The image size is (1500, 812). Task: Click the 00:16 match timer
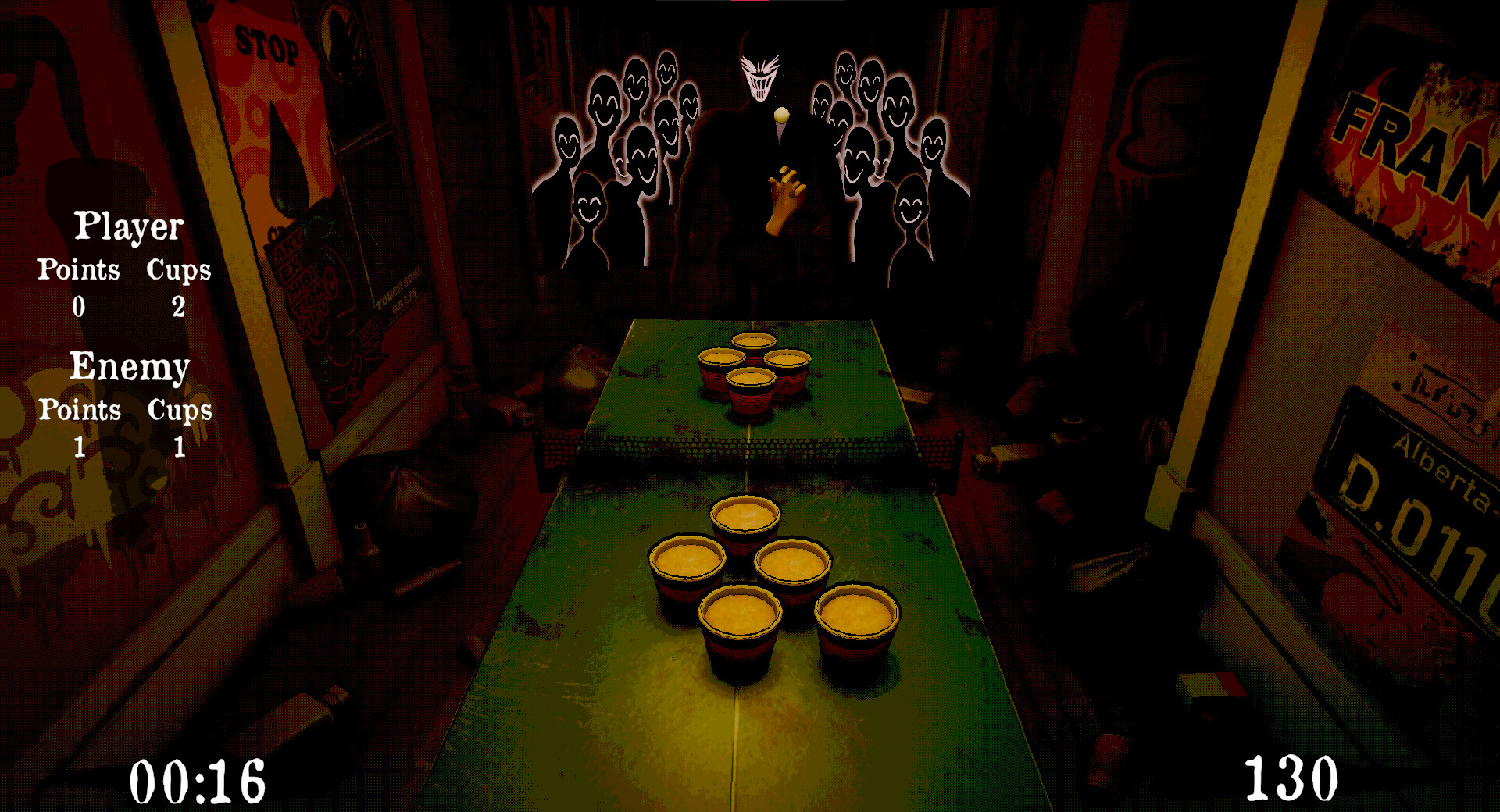tap(197, 781)
